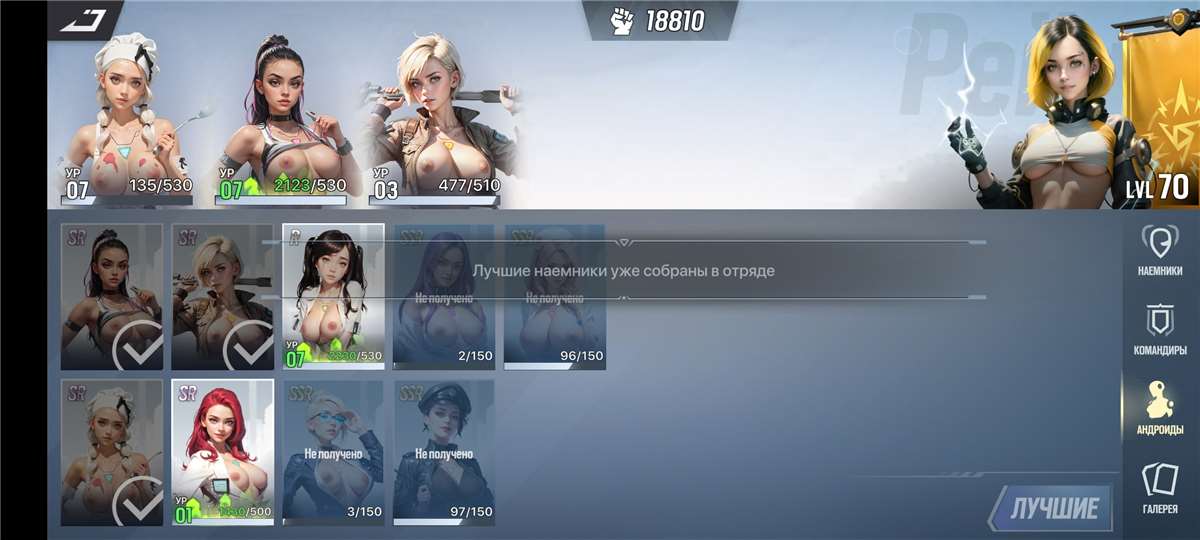Select the checked SR chef-hat card
The image size is (1200, 540).
point(112,452)
